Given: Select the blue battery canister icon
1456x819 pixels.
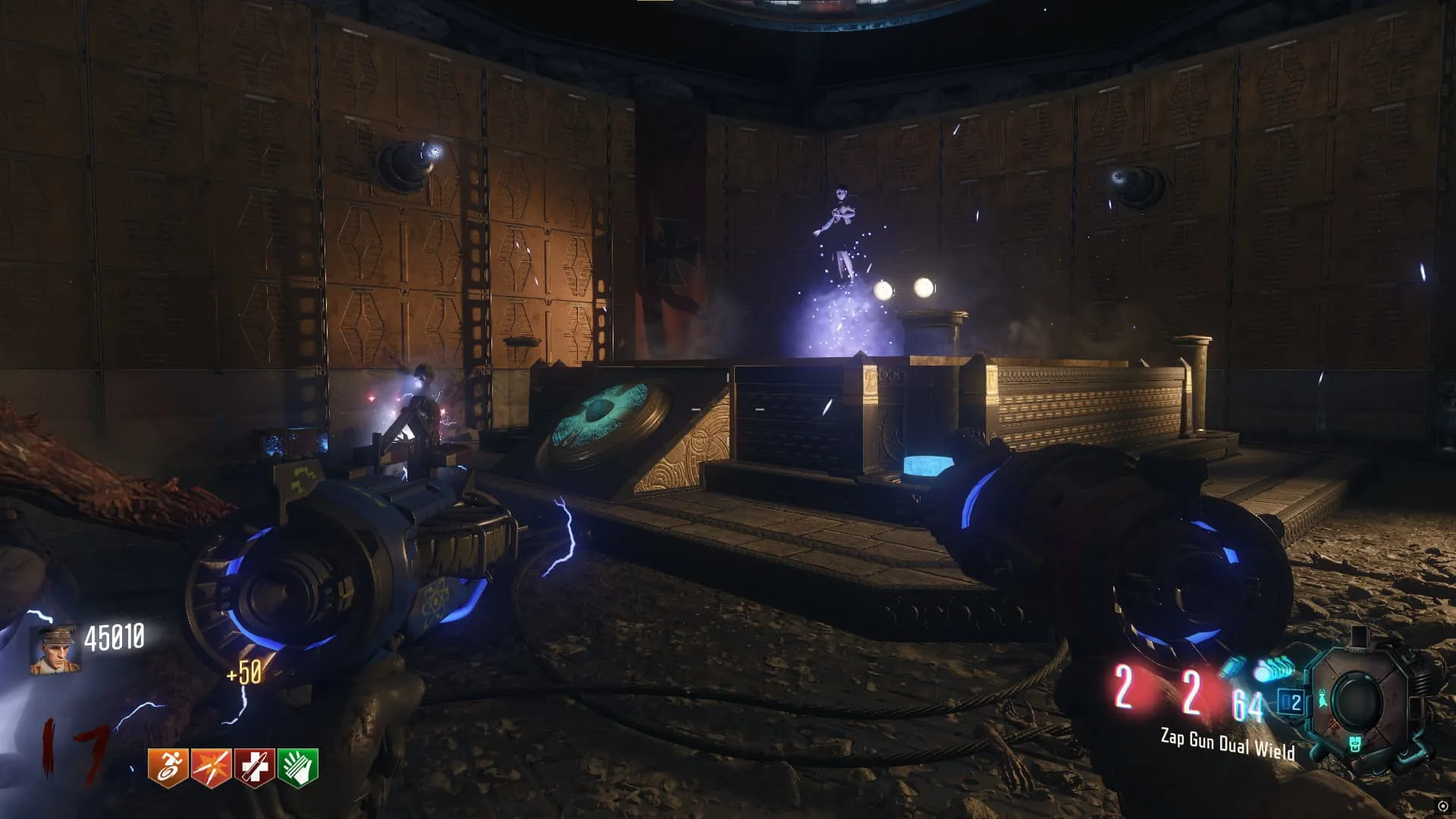Looking at the screenshot, I should [x=1232, y=667].
